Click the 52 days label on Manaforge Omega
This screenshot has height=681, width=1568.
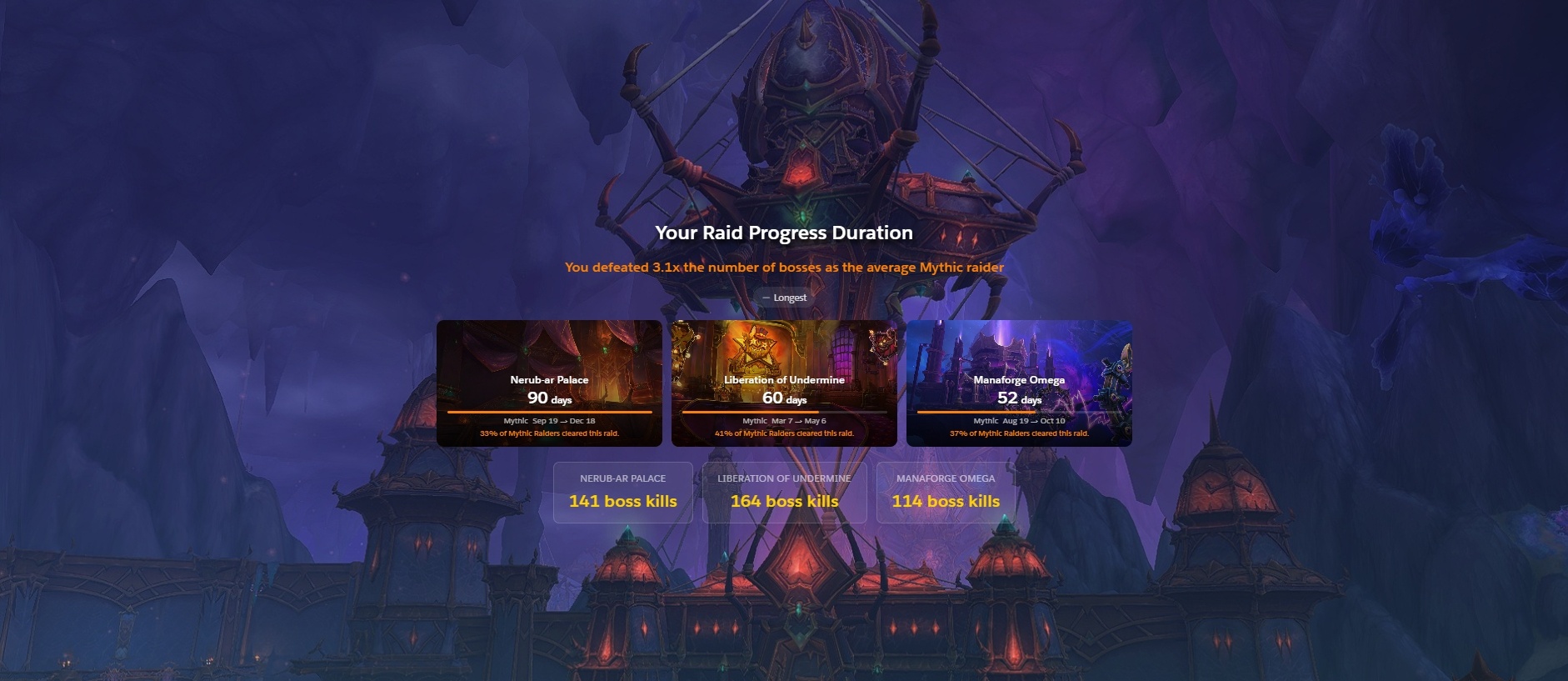[x=1020, y=398]
